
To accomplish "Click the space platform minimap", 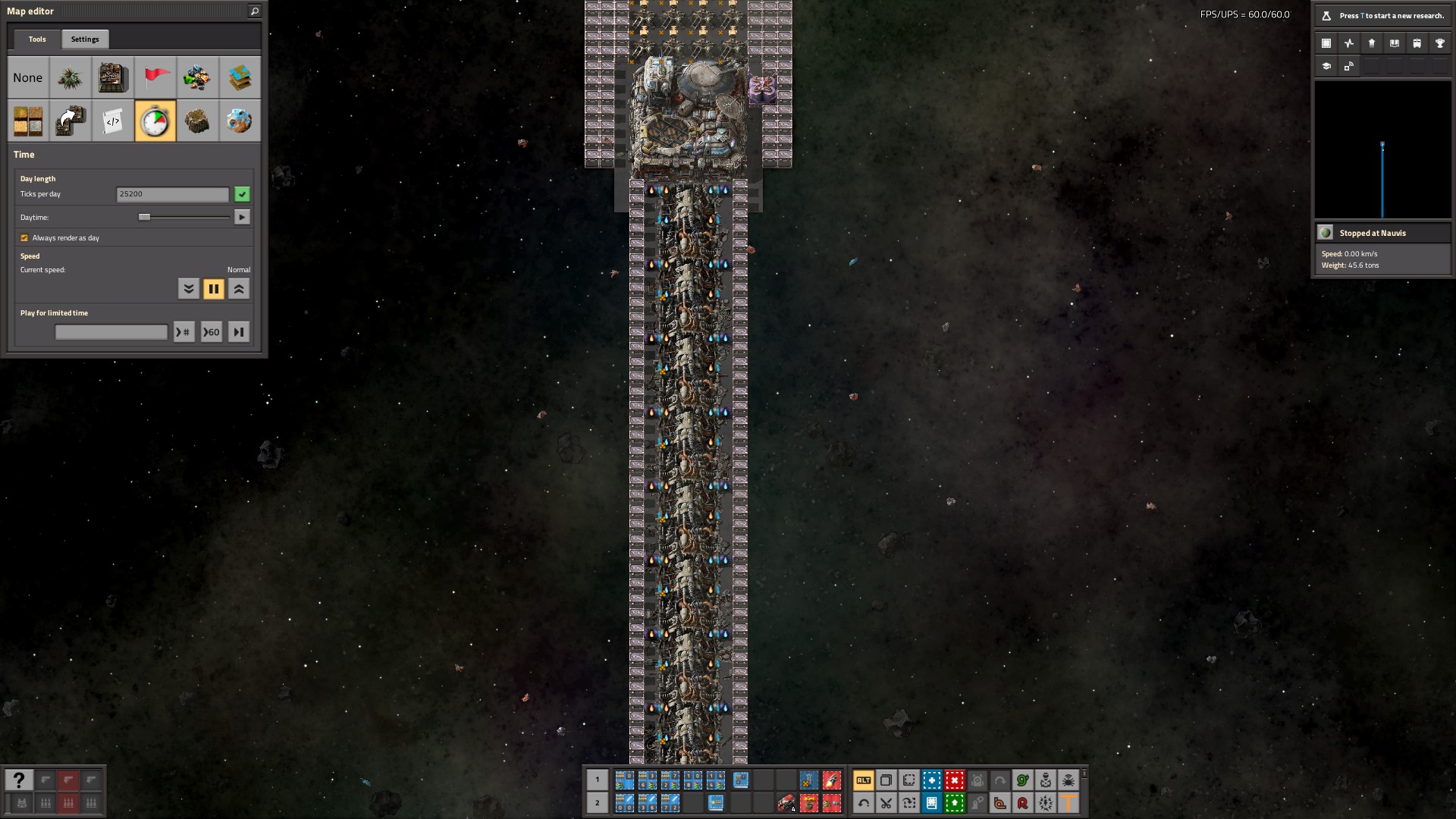I will [x=1382, y=150].
